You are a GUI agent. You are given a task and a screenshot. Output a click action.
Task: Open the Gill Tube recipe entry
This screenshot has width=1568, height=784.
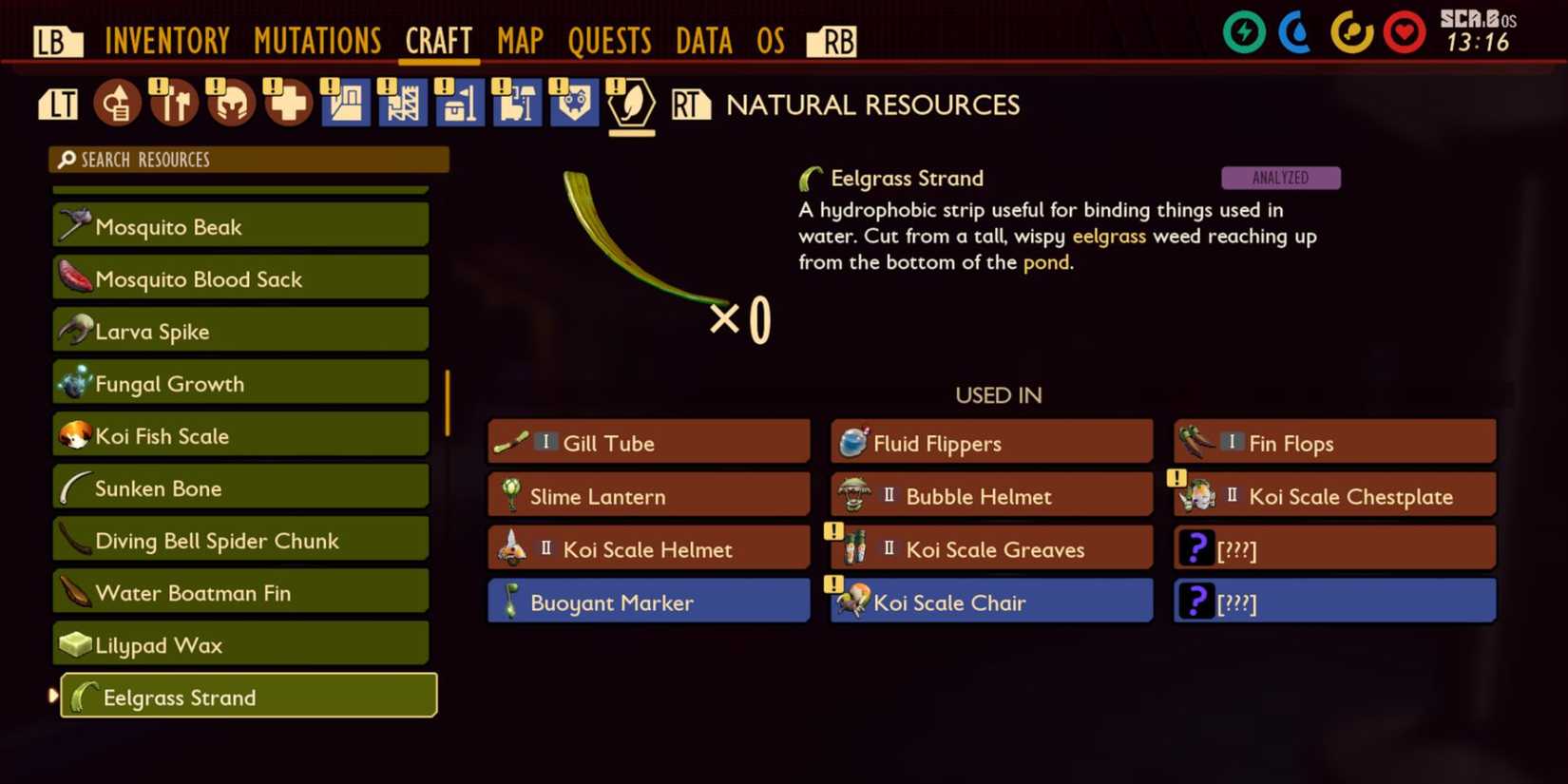point(648,441)
